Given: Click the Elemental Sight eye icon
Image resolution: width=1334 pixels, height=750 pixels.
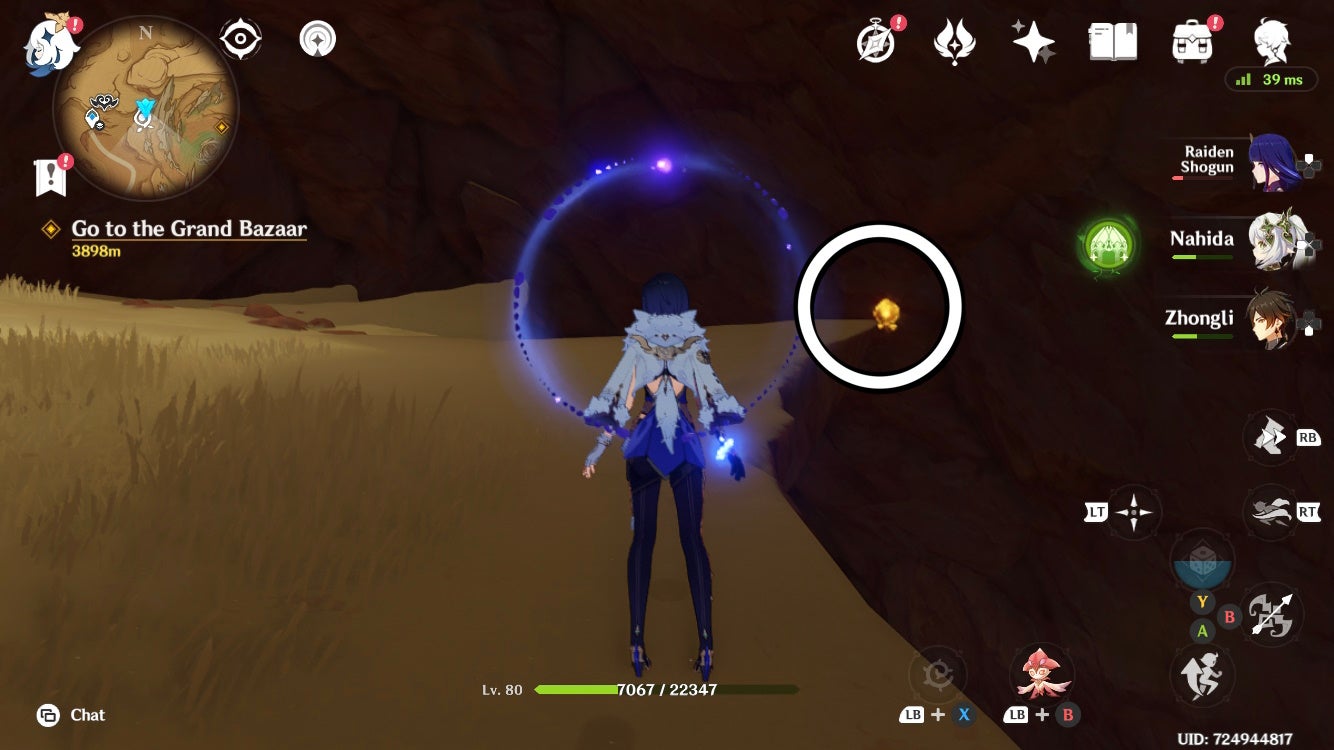Looking at the screenshot, I should (x=239, y=38).
